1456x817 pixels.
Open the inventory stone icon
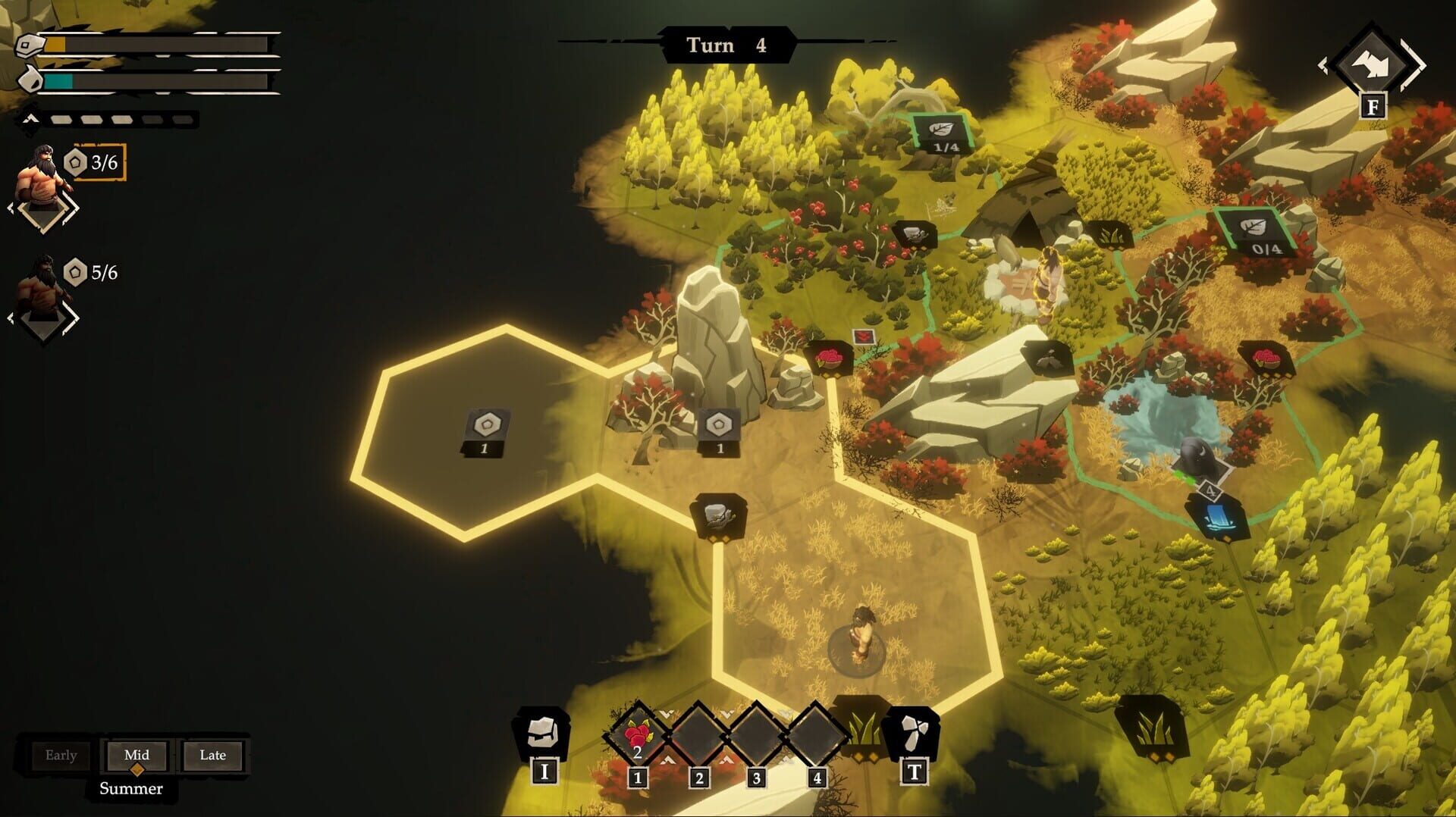point(543,732)
